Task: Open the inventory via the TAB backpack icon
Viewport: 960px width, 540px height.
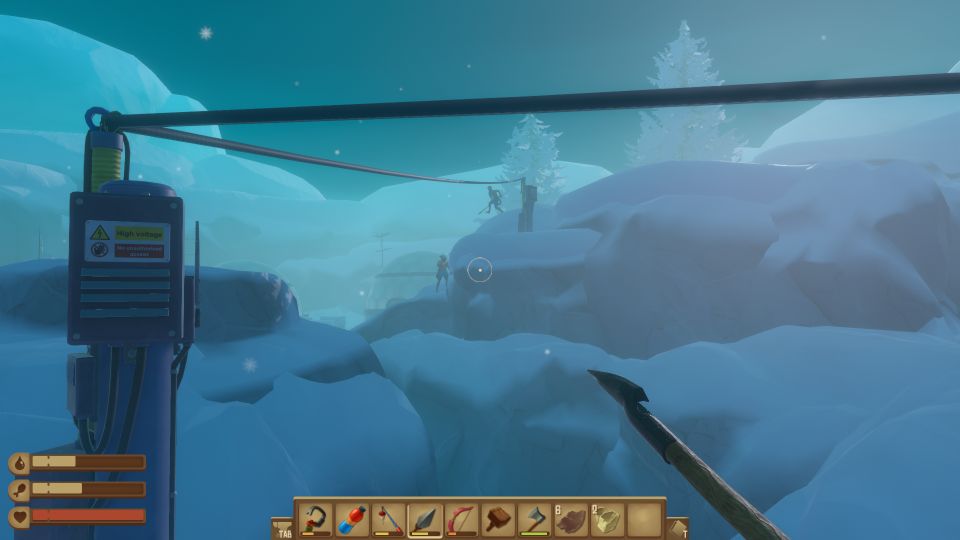Action: [282, 527]
